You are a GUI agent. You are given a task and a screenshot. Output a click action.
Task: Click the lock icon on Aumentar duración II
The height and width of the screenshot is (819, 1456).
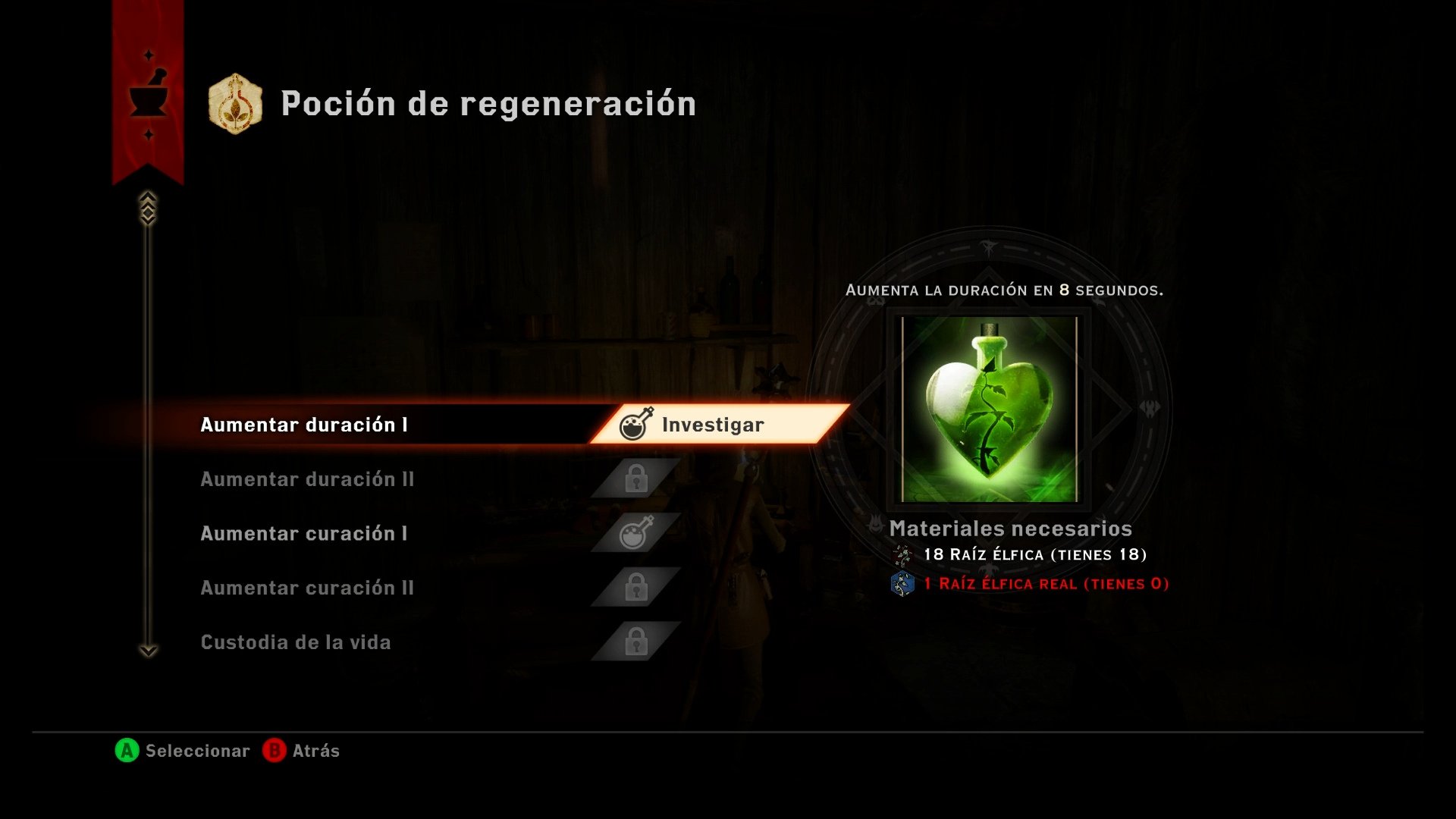coord(635,479)
